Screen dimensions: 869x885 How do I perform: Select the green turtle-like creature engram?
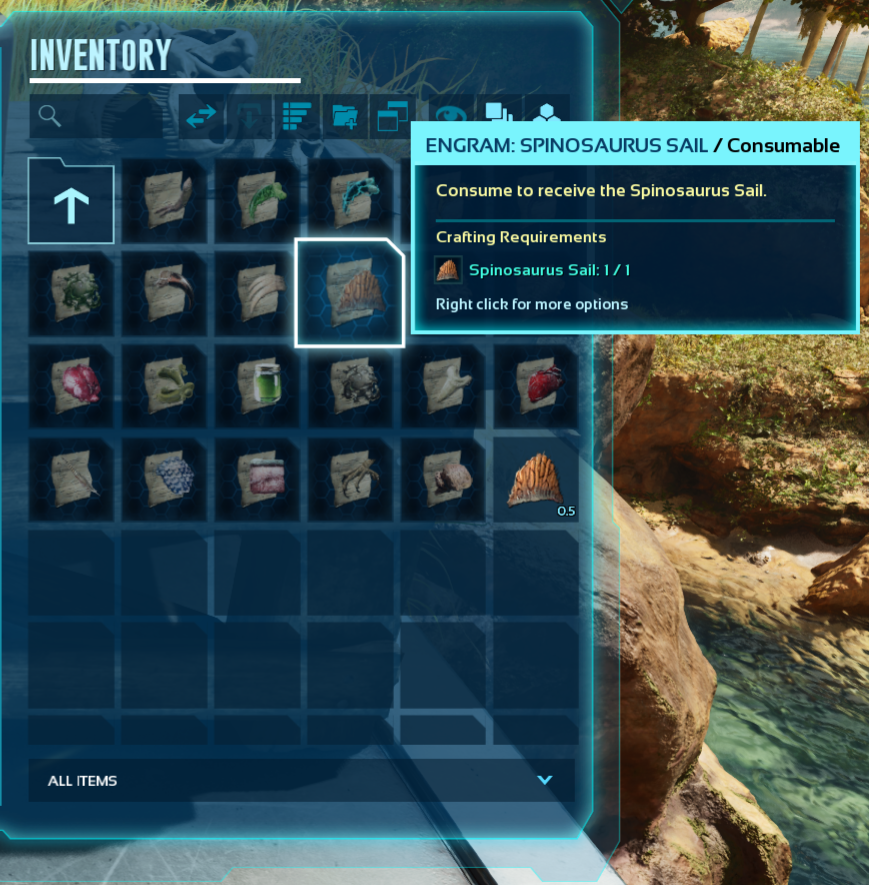[x=71, y=293]
